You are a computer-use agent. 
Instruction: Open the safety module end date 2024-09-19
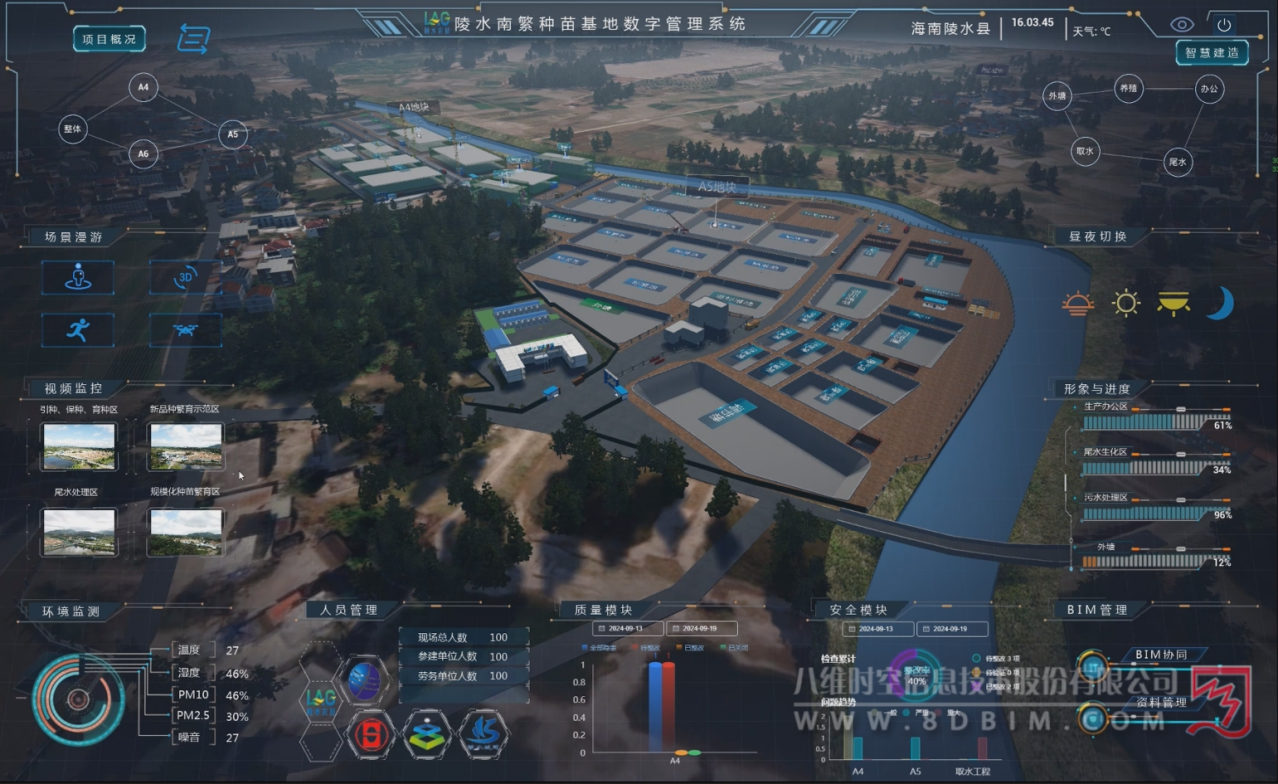tap(954, 629)
